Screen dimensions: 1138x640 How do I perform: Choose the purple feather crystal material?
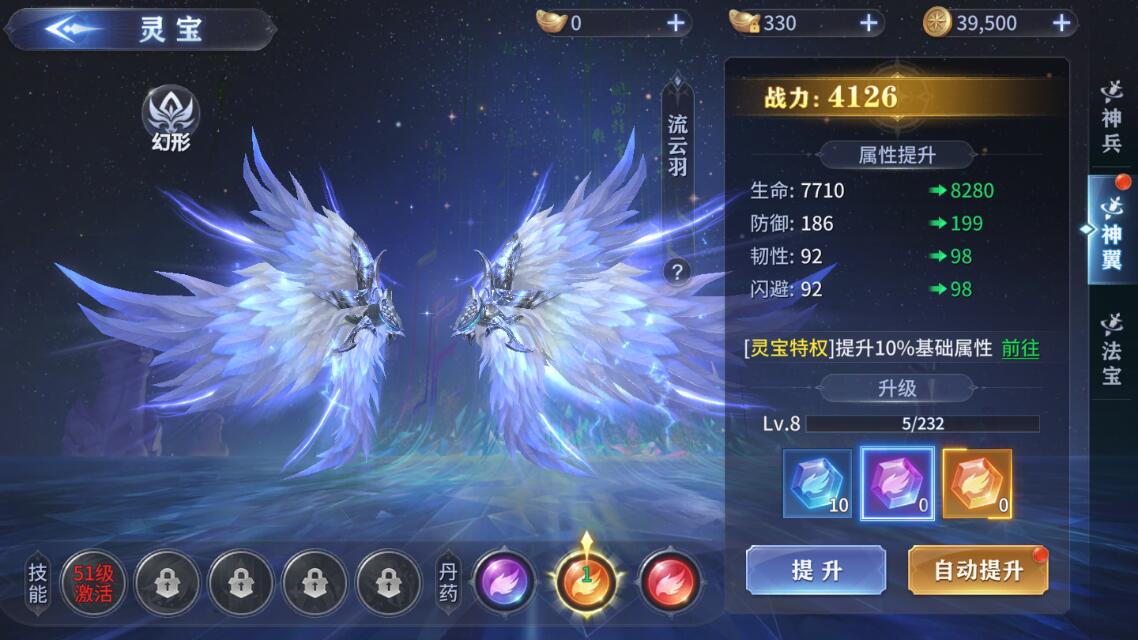coord(897,484)
